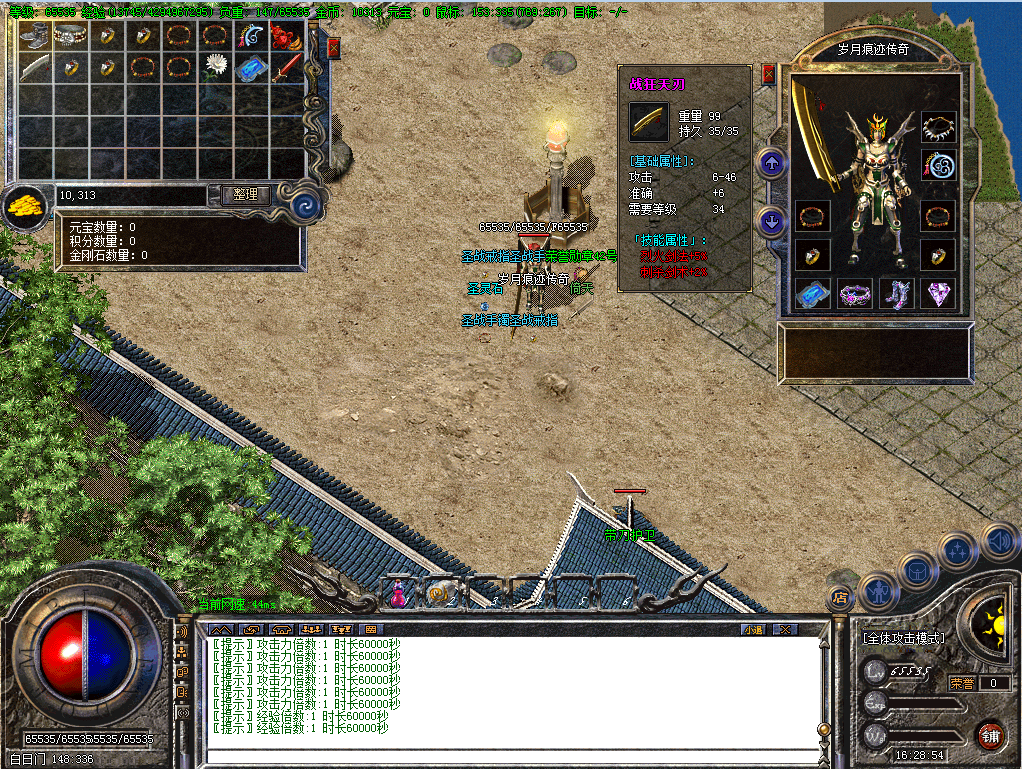Screen dimensions: 1022x769
Task: Click the down arrow beside the equipment panel
Action: [771, 221]
